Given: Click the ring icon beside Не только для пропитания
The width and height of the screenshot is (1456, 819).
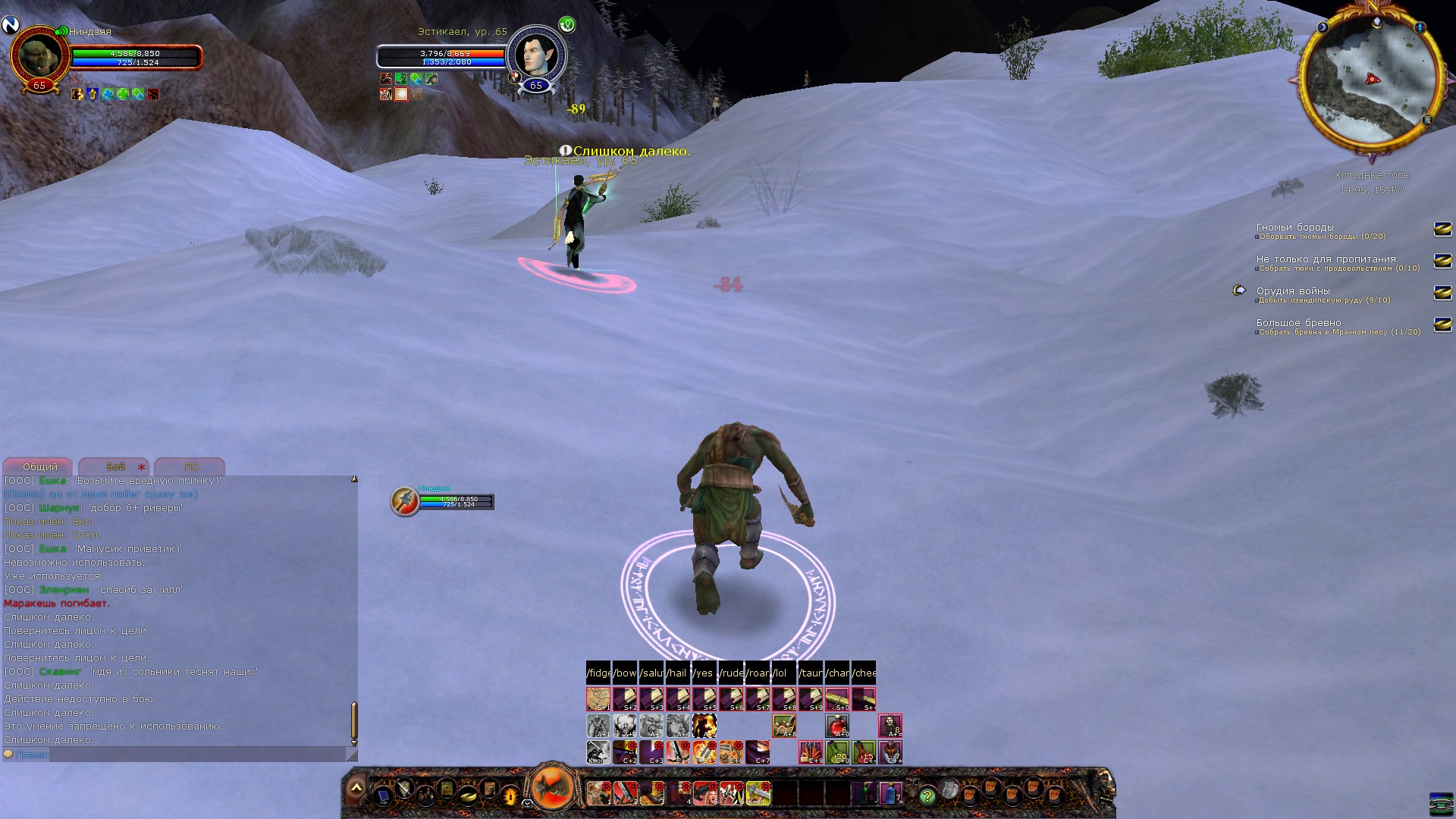Looking at the screenshot, I should click(x=1442, y=261).
